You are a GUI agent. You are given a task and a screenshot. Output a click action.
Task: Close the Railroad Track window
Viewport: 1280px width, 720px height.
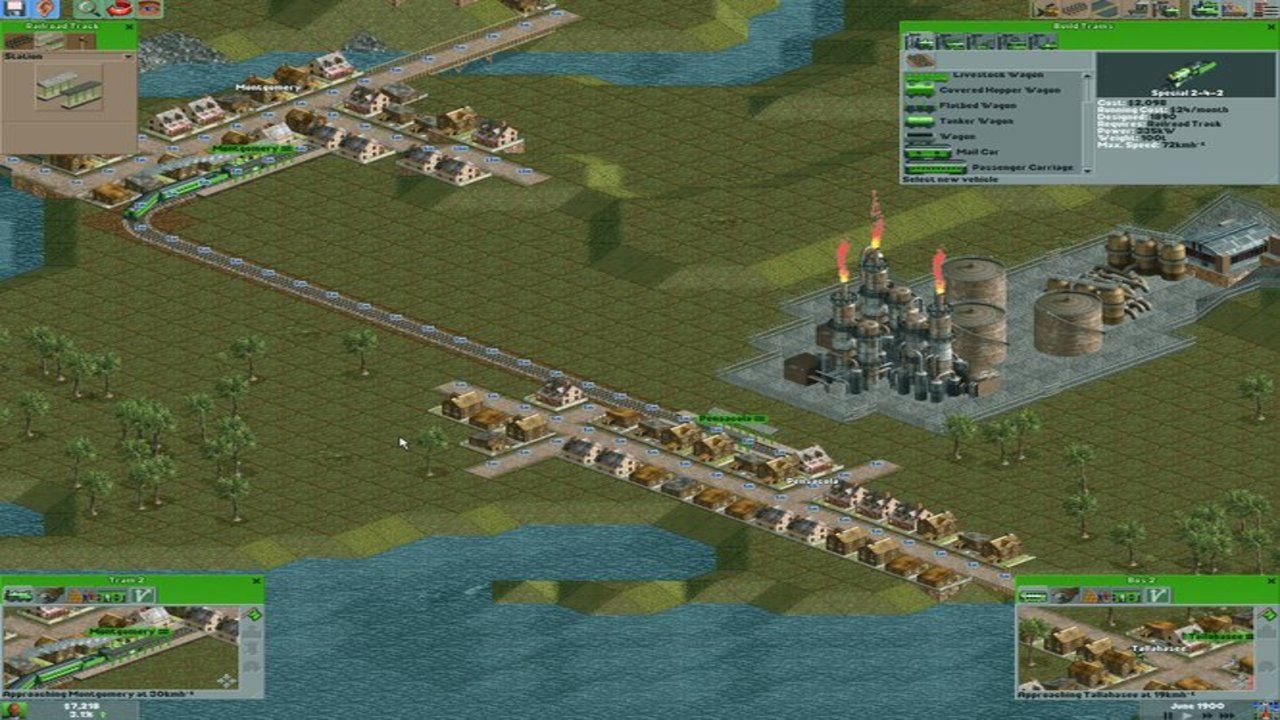click(x=128, y=27)
